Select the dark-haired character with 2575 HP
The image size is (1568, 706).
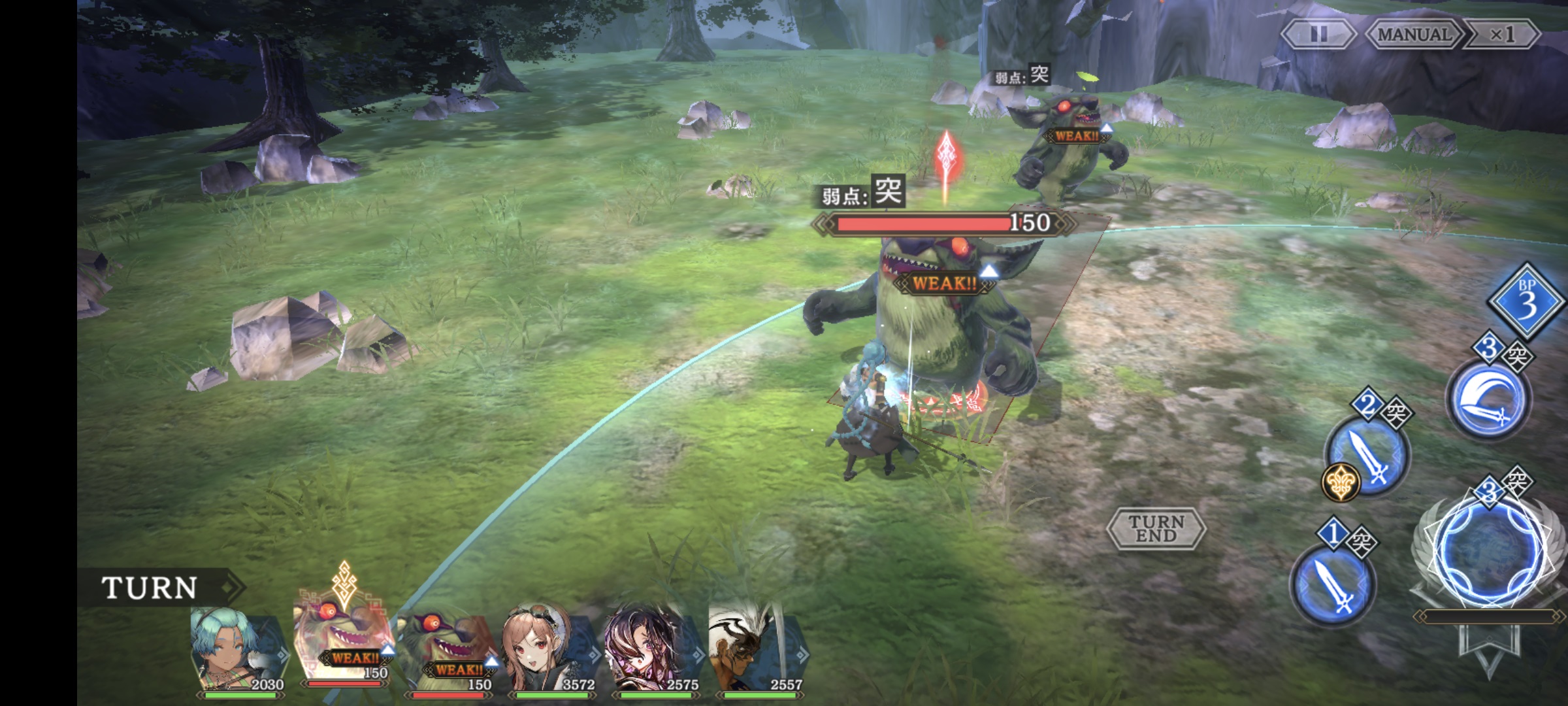coord(651,650)
